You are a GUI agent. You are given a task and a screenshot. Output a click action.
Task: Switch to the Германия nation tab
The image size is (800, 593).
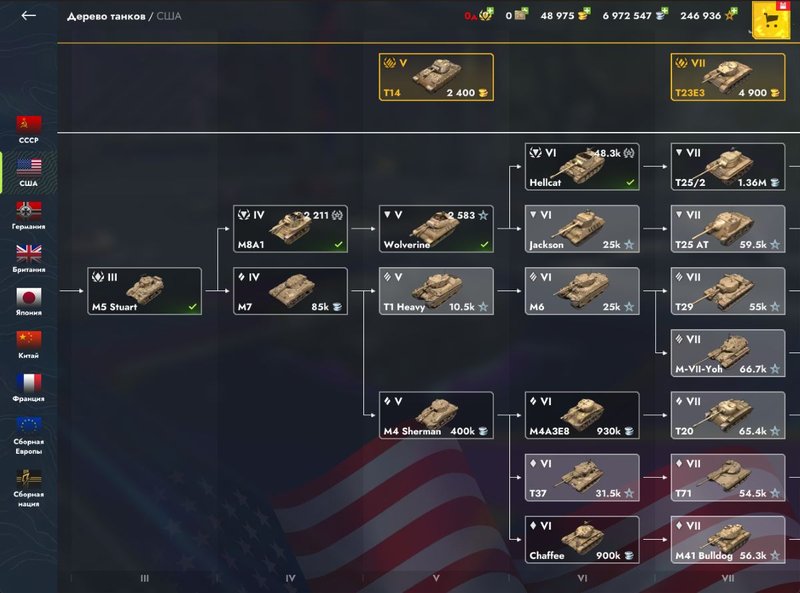[29, 215]
